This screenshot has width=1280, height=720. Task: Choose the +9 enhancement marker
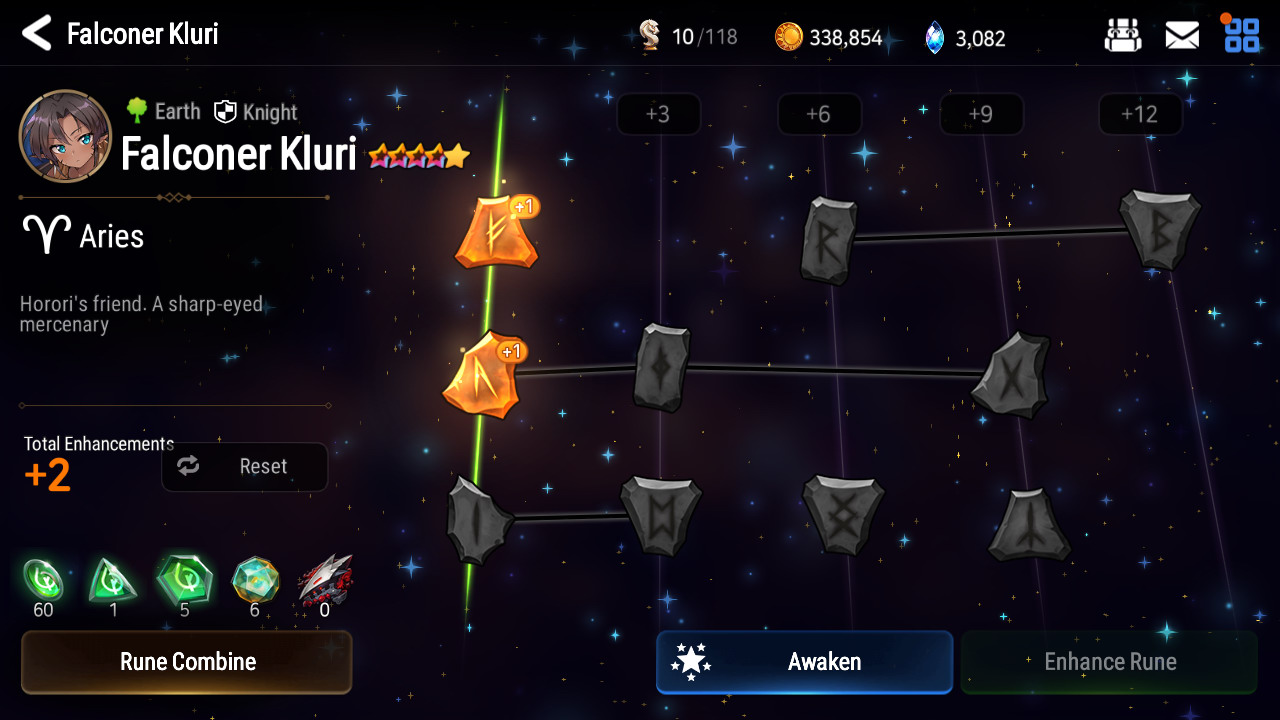pyautogui.click(x=981, y=115)
